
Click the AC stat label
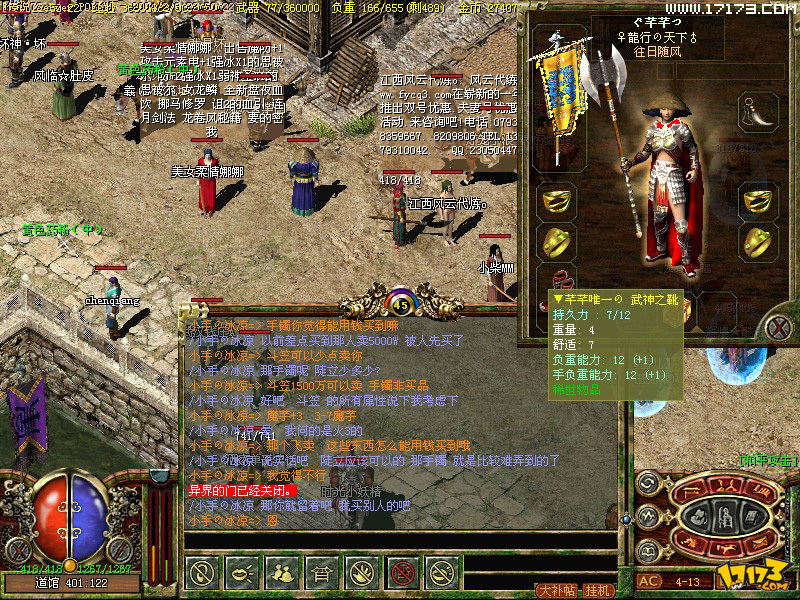point(650,581)
